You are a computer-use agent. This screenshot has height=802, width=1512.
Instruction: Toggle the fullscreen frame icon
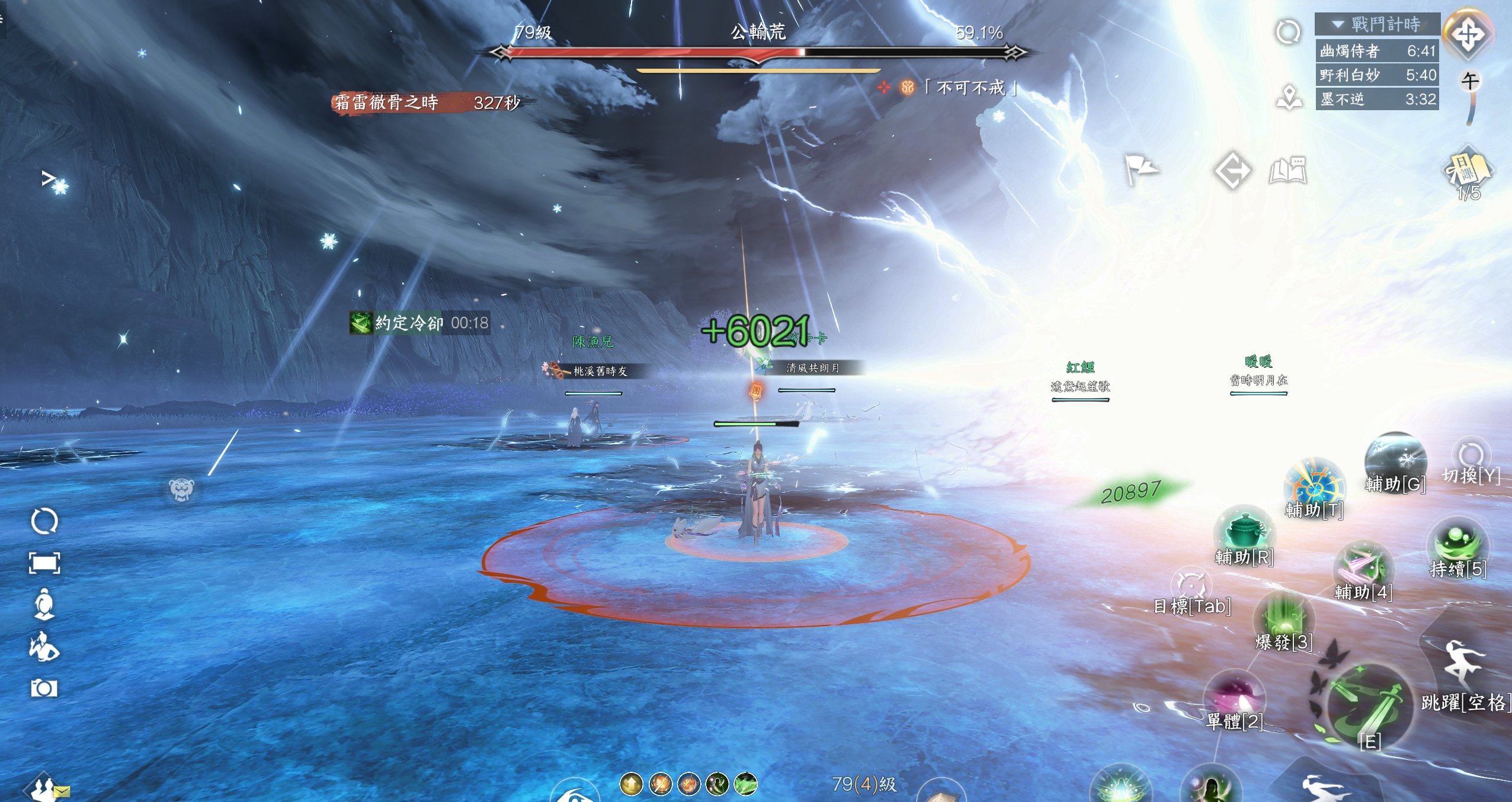coord(44,563)
